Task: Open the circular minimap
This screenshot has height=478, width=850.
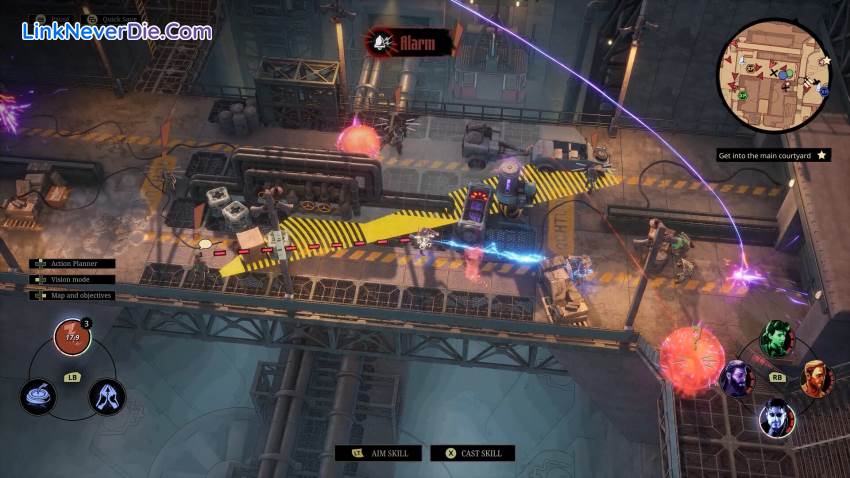Action: tap(774, 76)
